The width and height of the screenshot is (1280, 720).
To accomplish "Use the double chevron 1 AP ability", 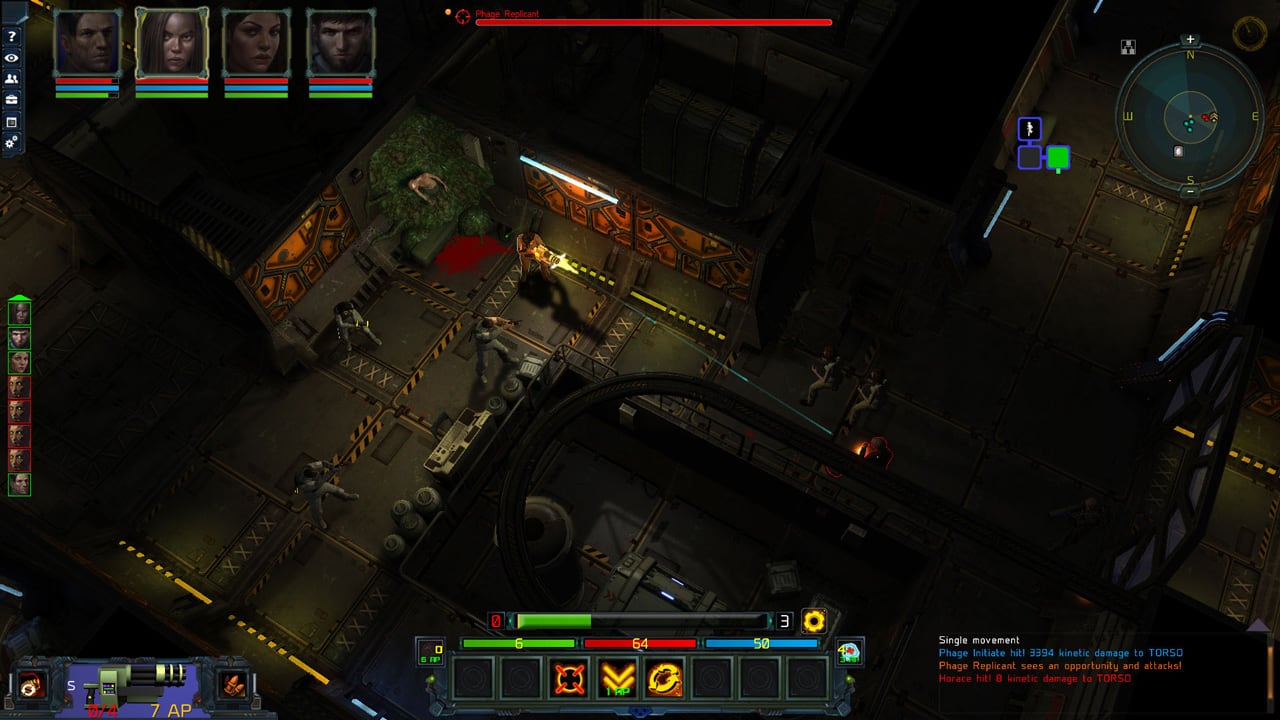I will (x=618, y=679).
